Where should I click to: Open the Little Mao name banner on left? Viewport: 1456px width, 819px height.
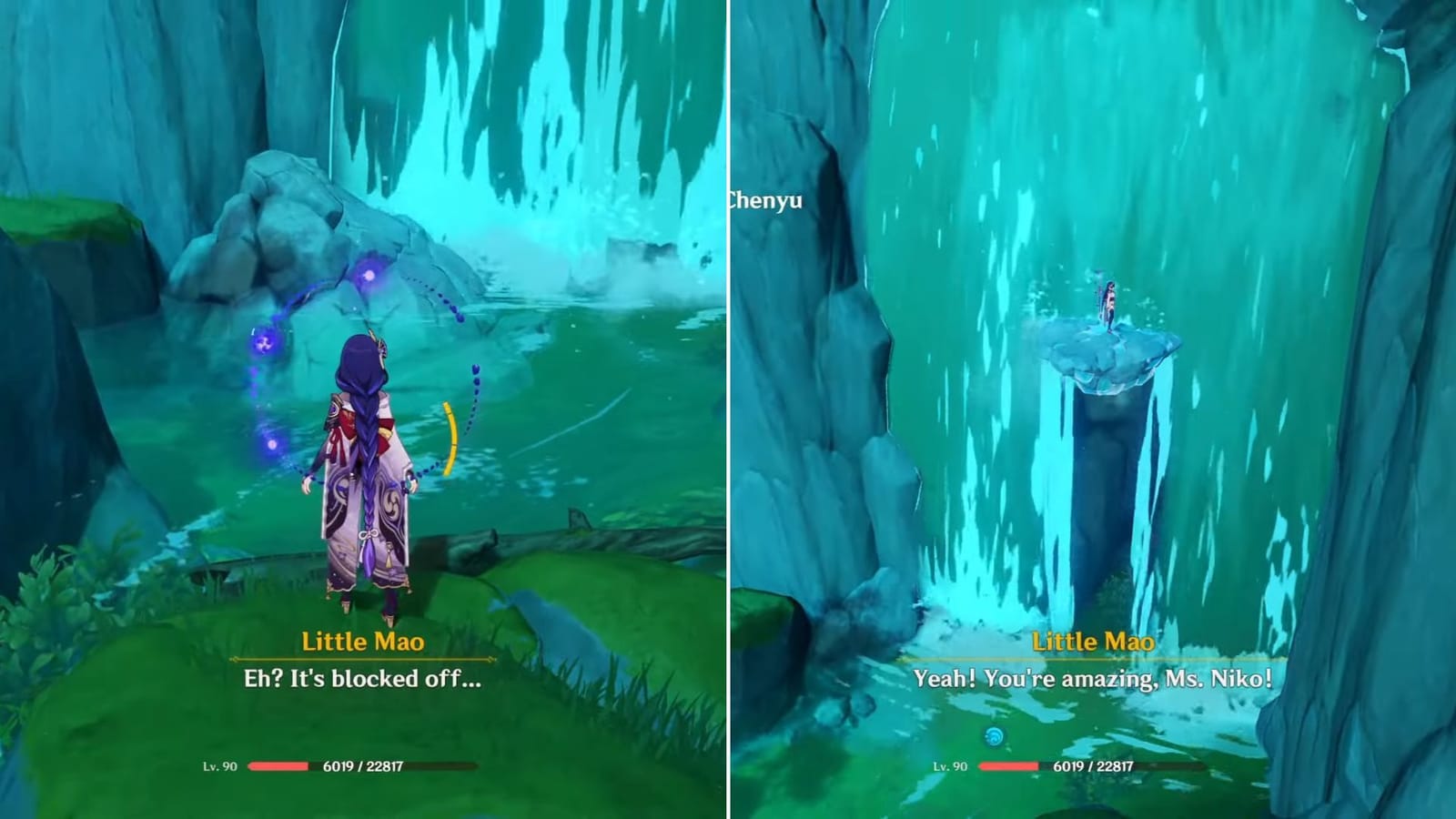click(361, 642)
